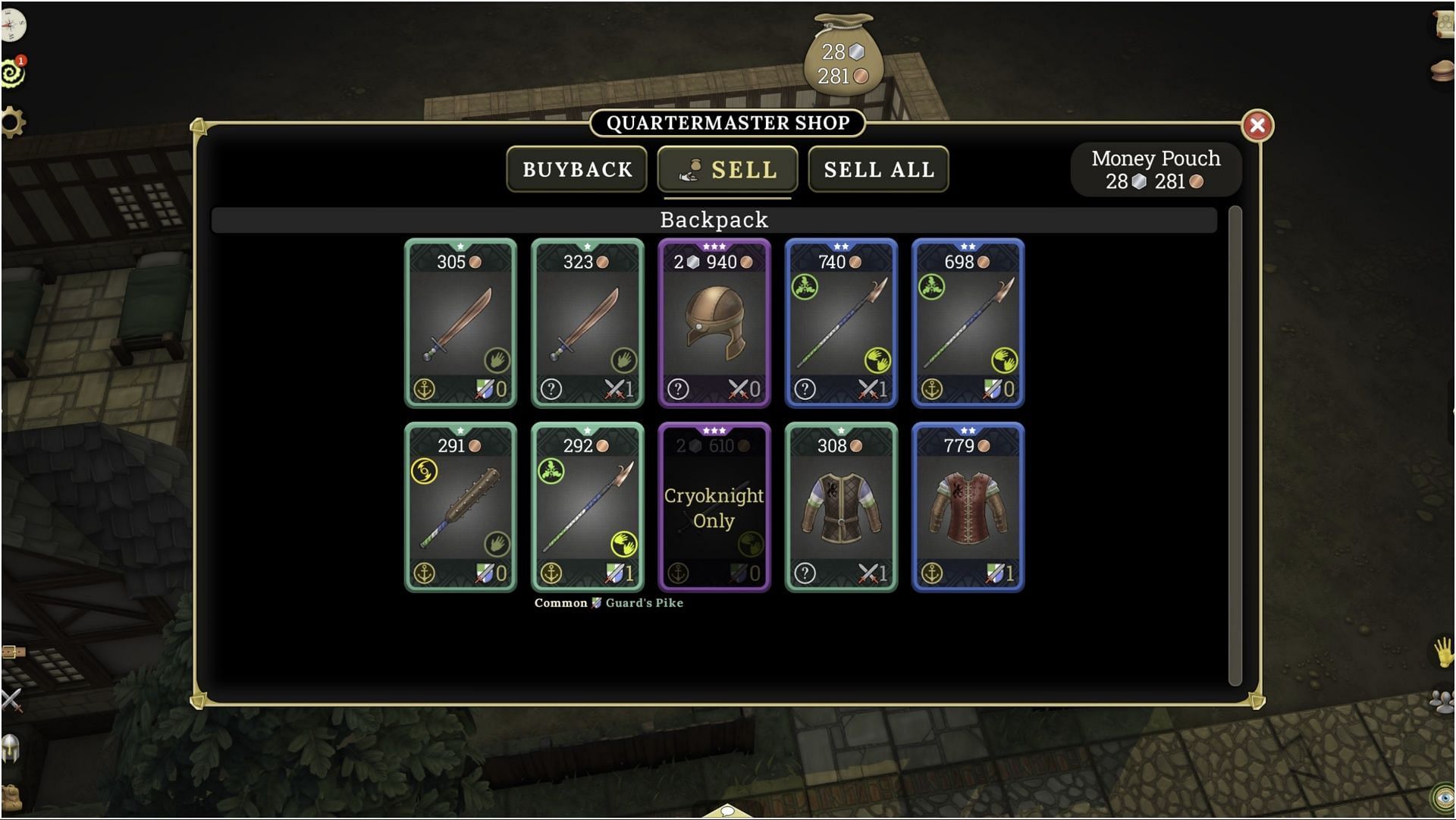Screen dimensions: 1456x820
Task: Sell the sword priced 305 copper
Action: click(461, 323)
